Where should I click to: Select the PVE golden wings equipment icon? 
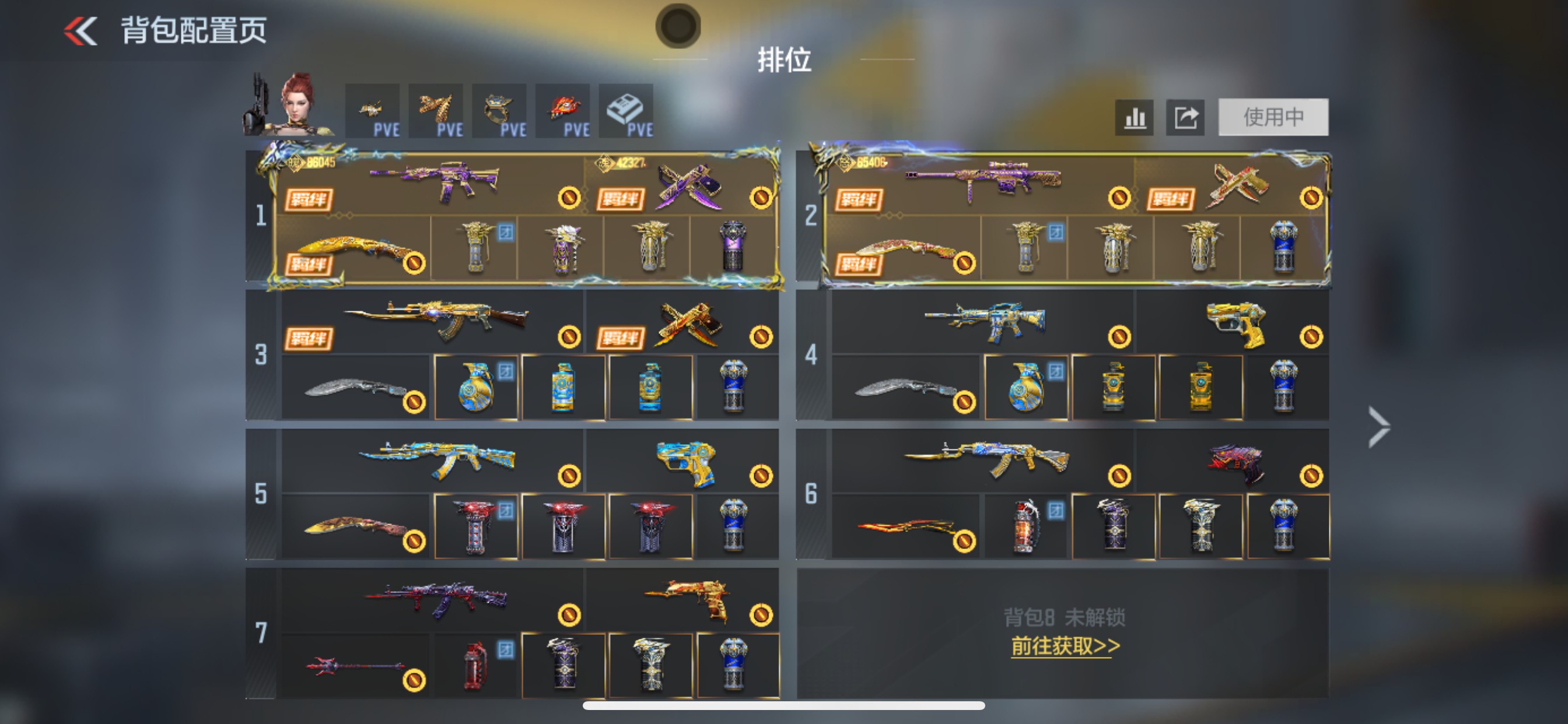click(436, 110)
